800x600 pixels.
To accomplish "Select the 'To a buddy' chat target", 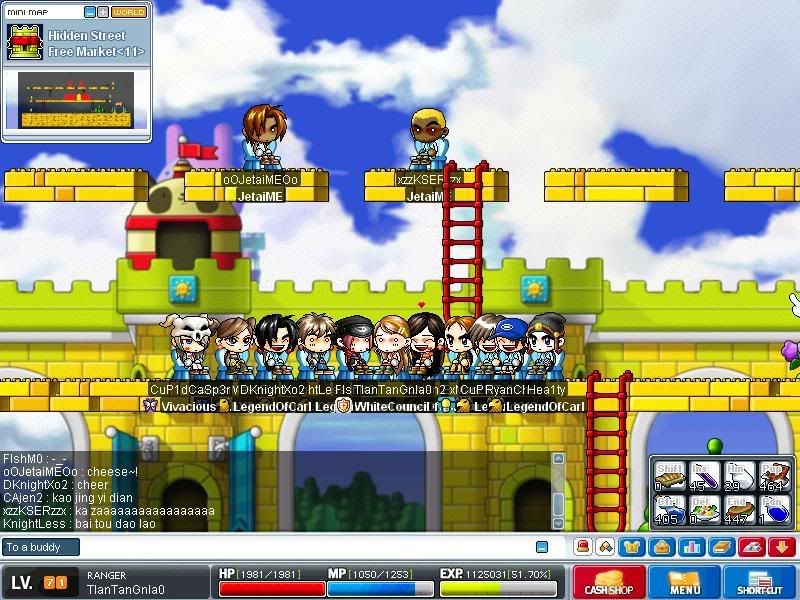I will point(40,547).
